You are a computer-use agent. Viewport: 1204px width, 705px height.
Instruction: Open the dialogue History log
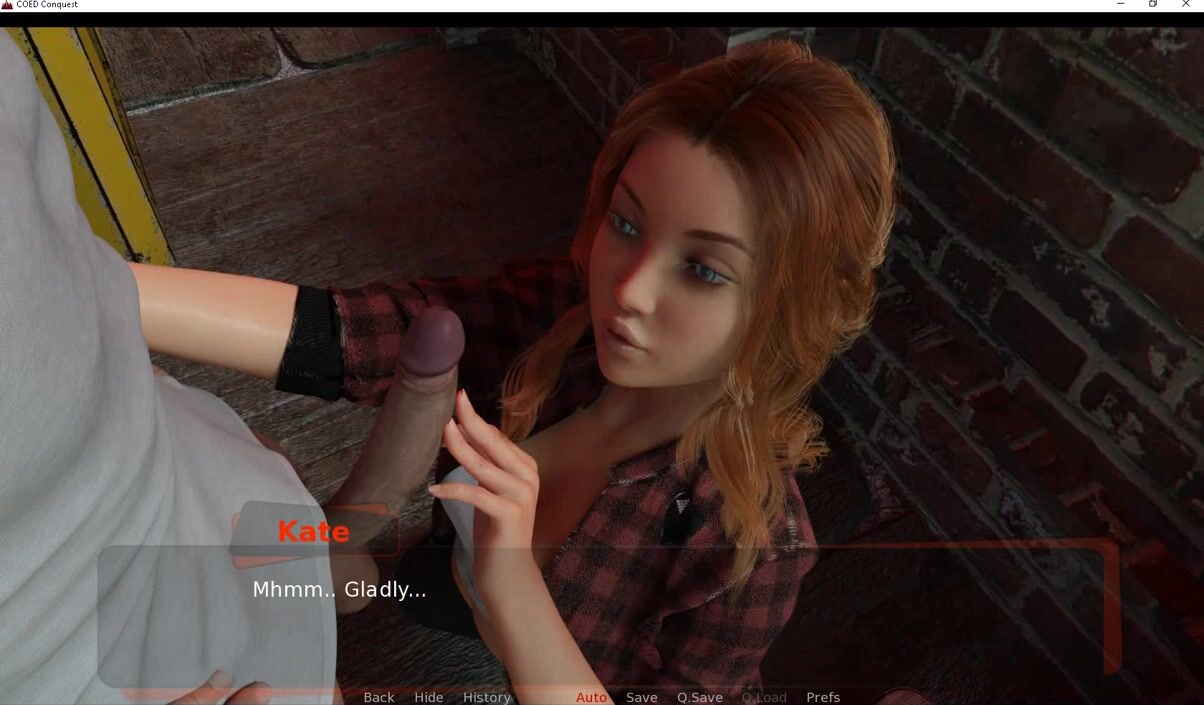click(486, 697)
